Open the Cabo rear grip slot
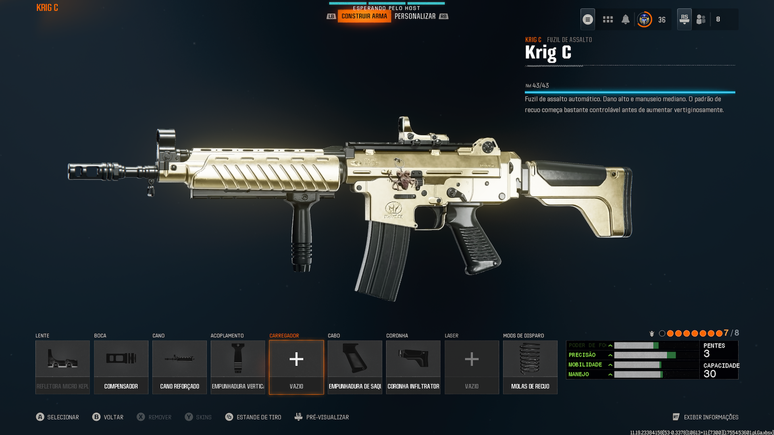 point(355,366)
